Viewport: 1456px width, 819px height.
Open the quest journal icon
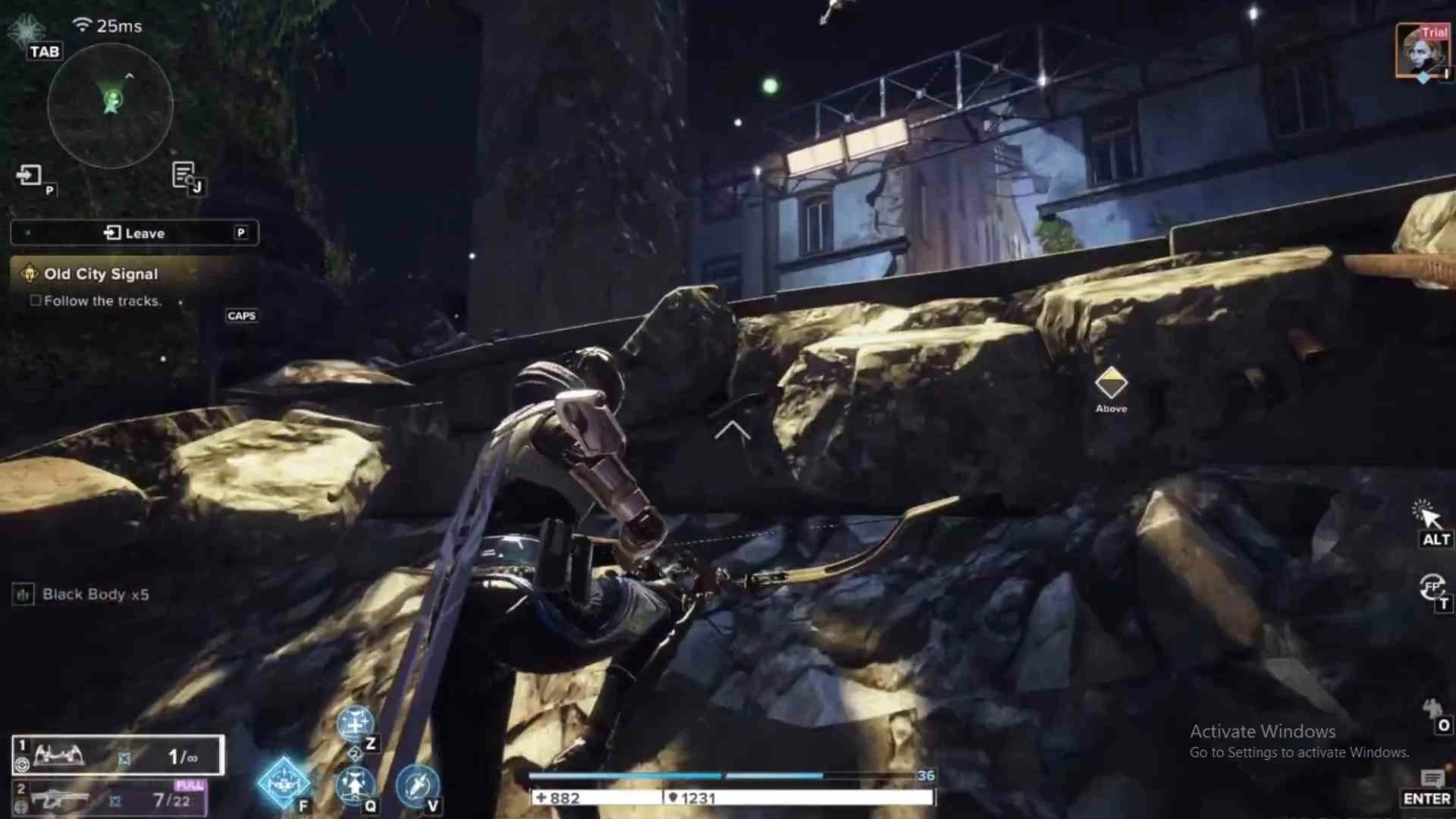coord(184,175)
